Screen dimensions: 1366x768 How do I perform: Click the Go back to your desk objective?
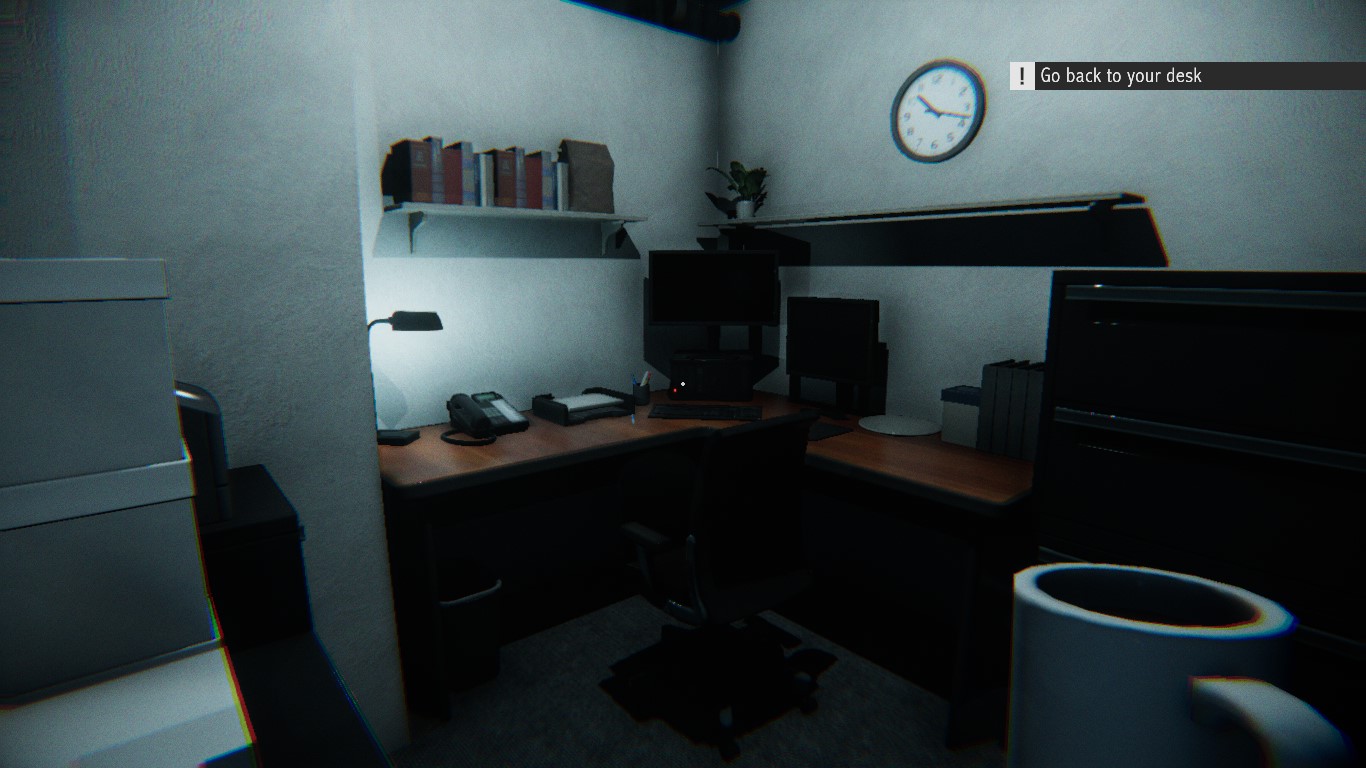(1120, 75)
